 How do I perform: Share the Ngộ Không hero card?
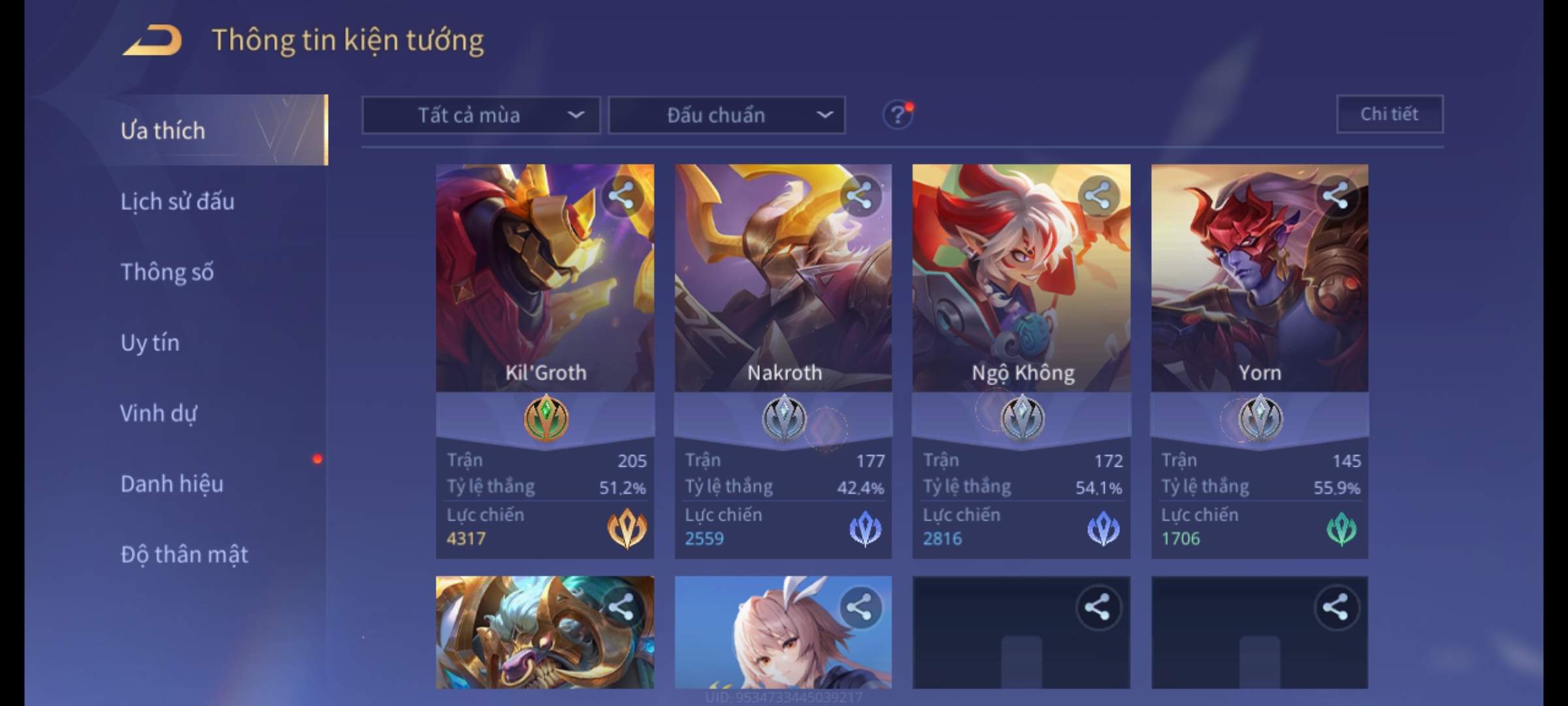click(1098, 195)
